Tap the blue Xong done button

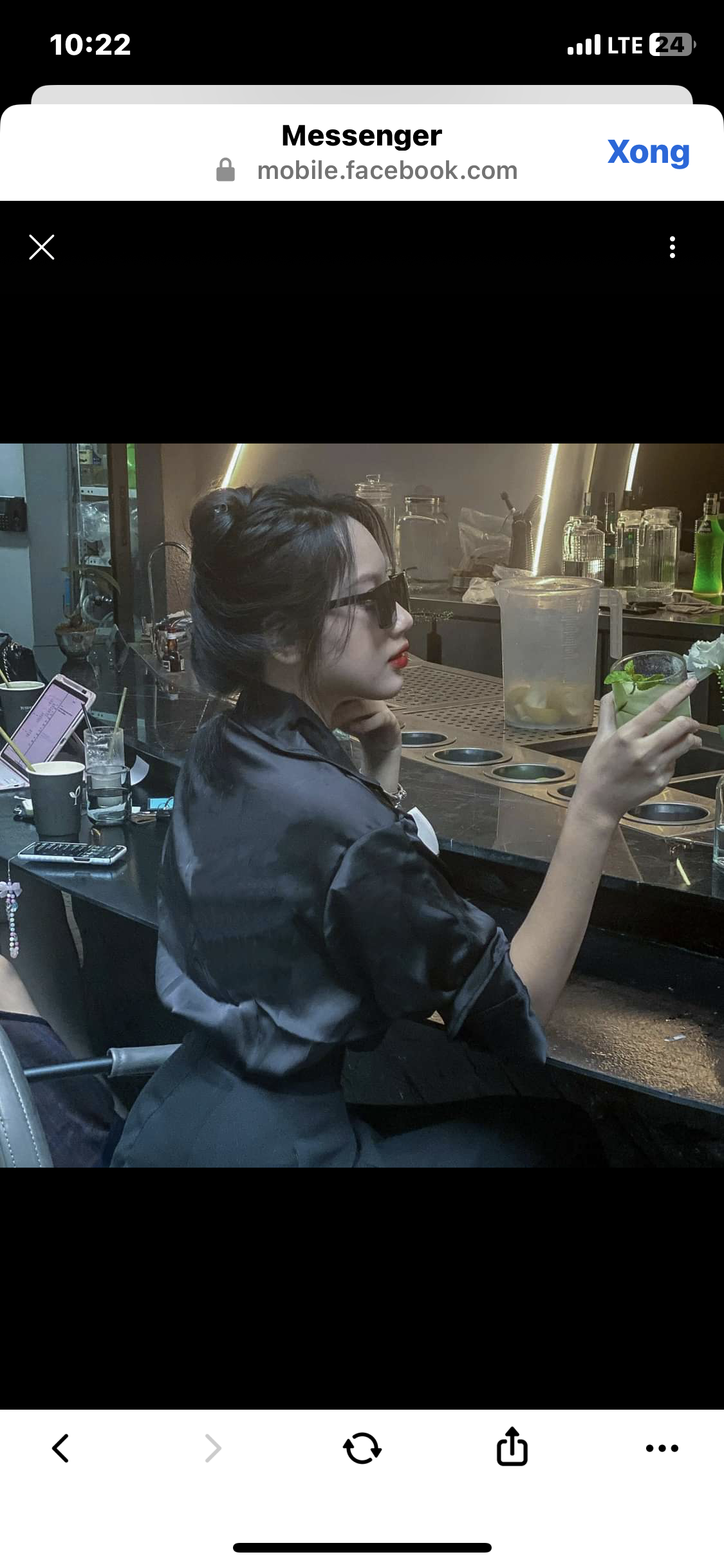[648, 153]
